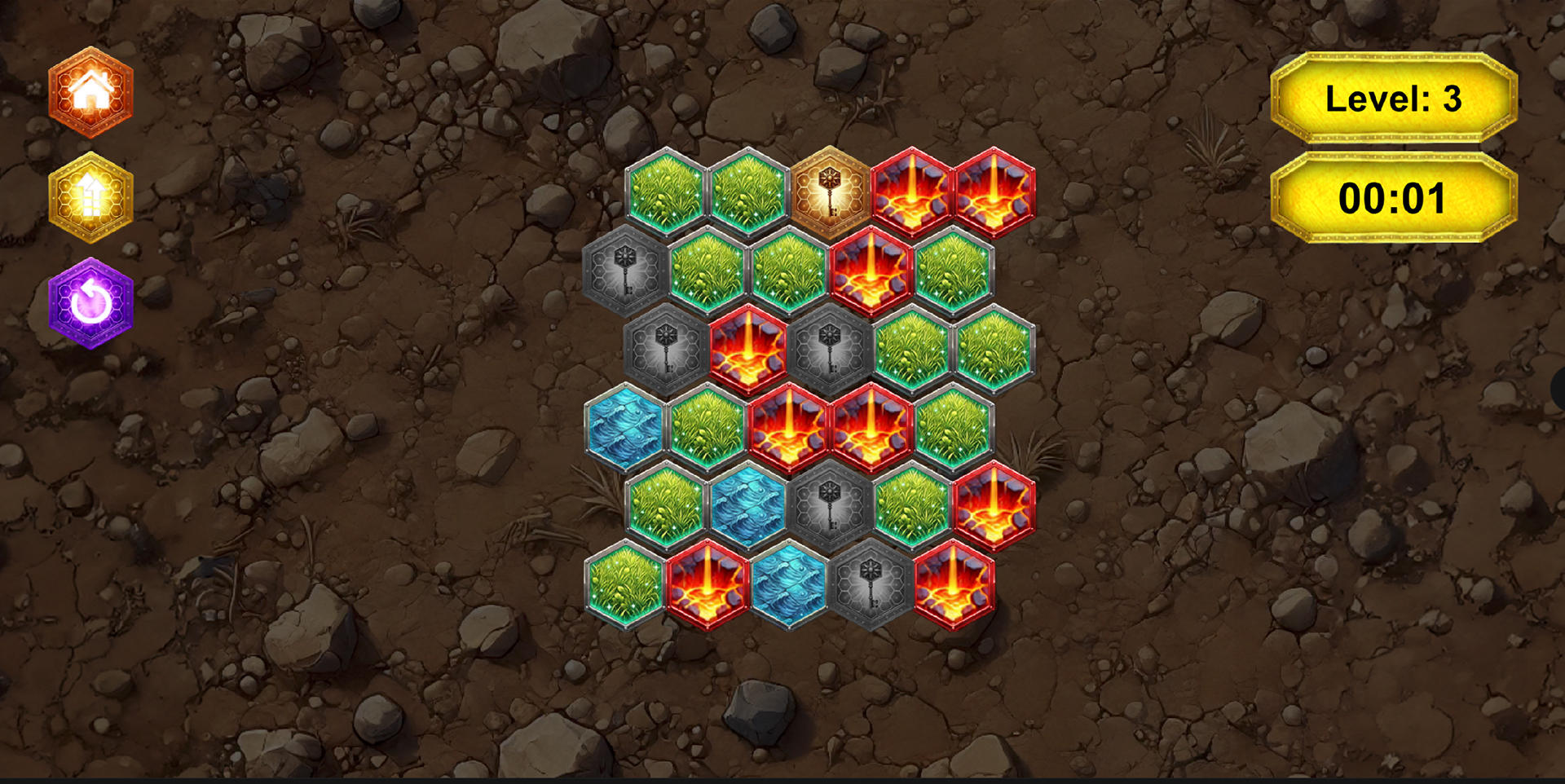1565x784 pixels.
Task: Click the purple Restart level icon
Action: tap(90, 299)
